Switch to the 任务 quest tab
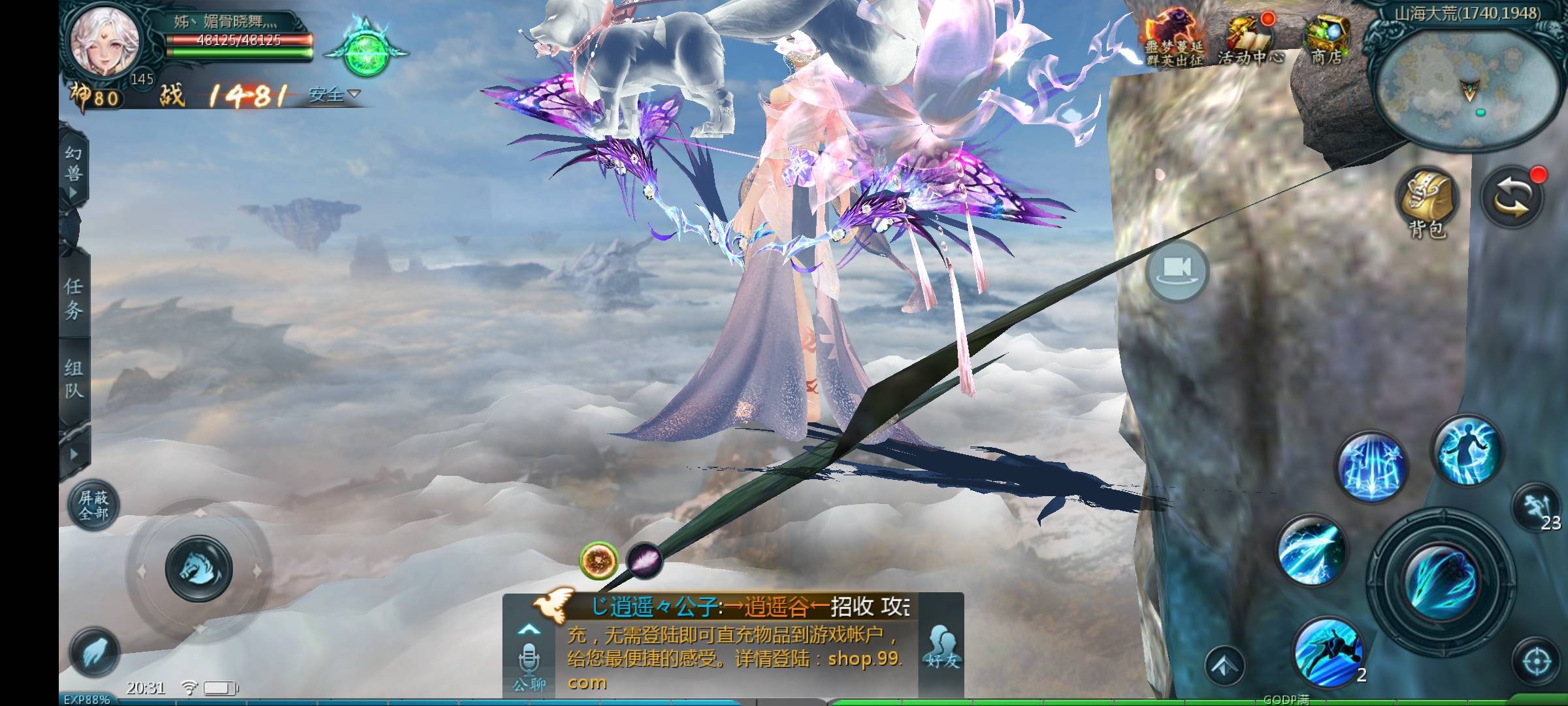The height and width of the screenshot is (706, 1568). click(x=73, y=298)
